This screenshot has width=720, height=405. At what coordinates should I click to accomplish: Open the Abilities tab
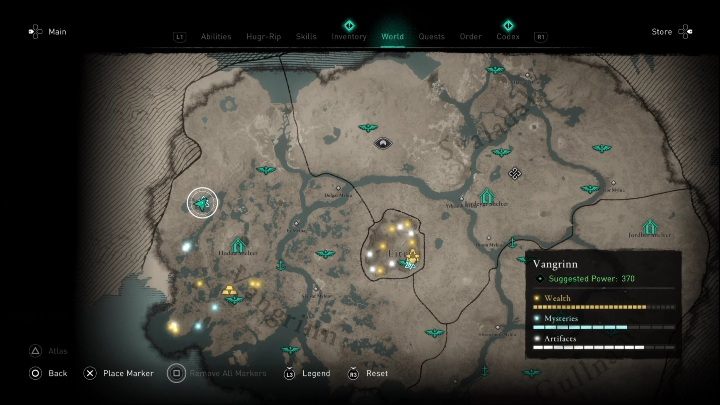click(215, 37)
